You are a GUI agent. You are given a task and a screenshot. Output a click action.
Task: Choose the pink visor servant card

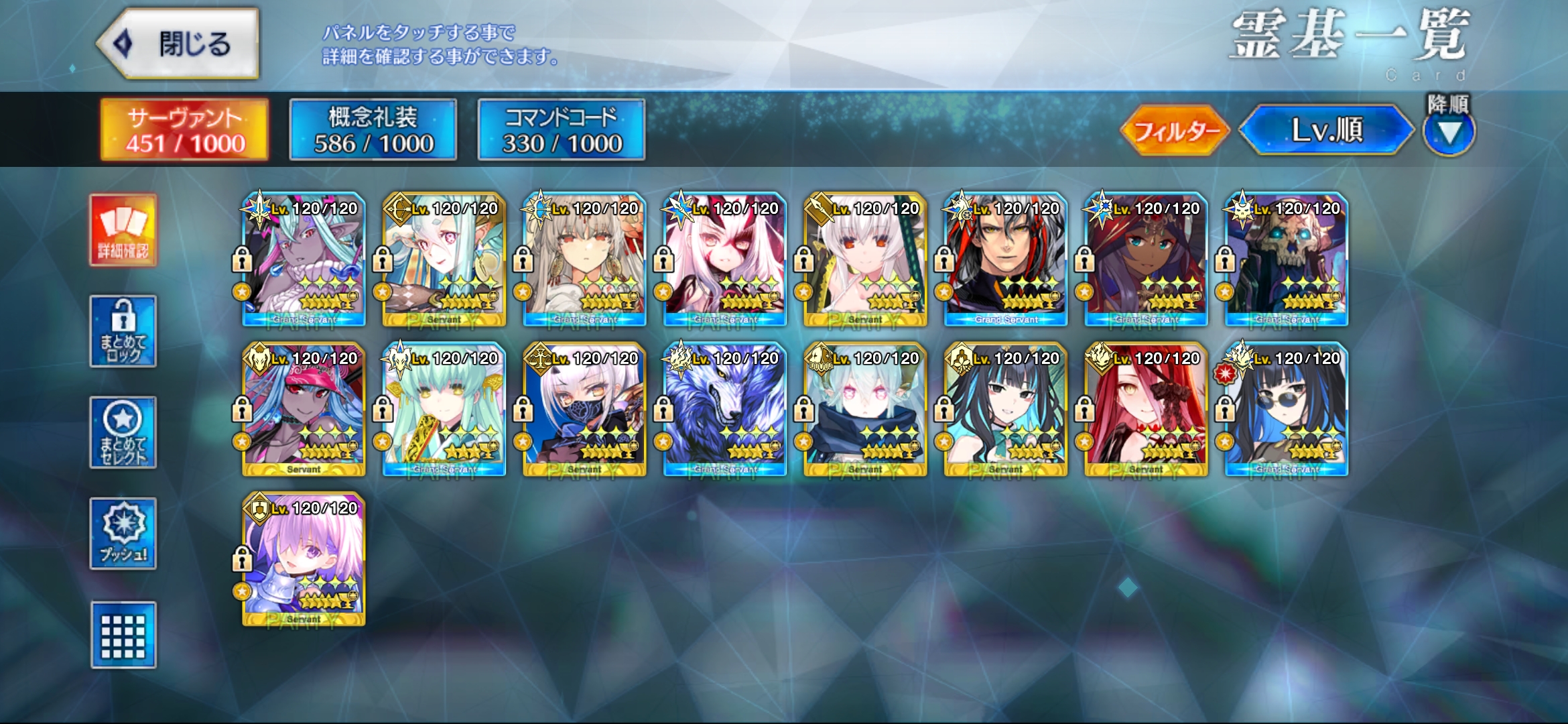coord(304,410)
